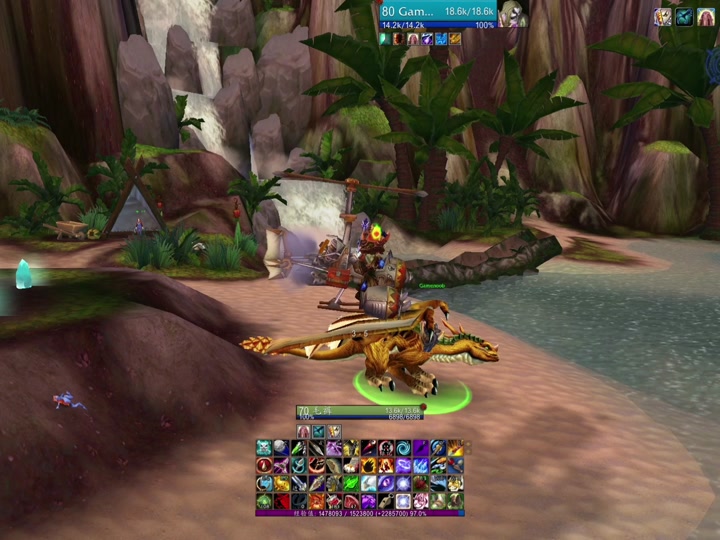Click the white moon ability icon
The height and width of the screenshot is (540, 720).
281,447
